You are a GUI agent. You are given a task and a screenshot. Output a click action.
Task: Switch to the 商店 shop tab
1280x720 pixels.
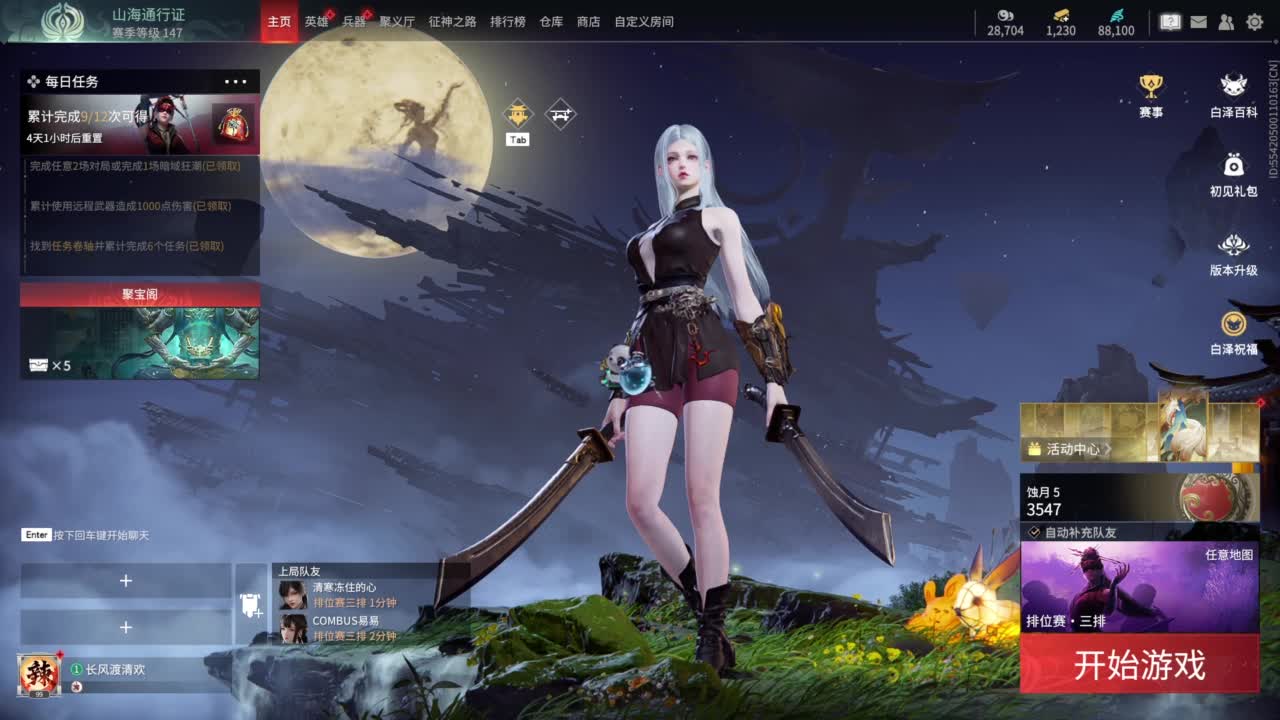pyautogui.click(x=588, y=21)
